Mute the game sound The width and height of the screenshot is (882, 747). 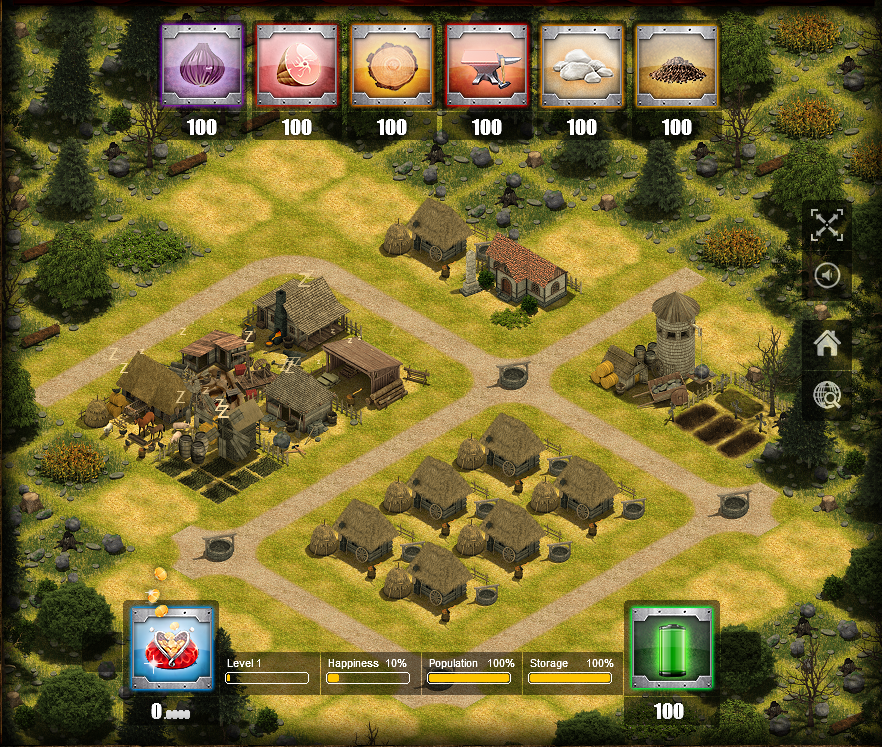point(827,276)
